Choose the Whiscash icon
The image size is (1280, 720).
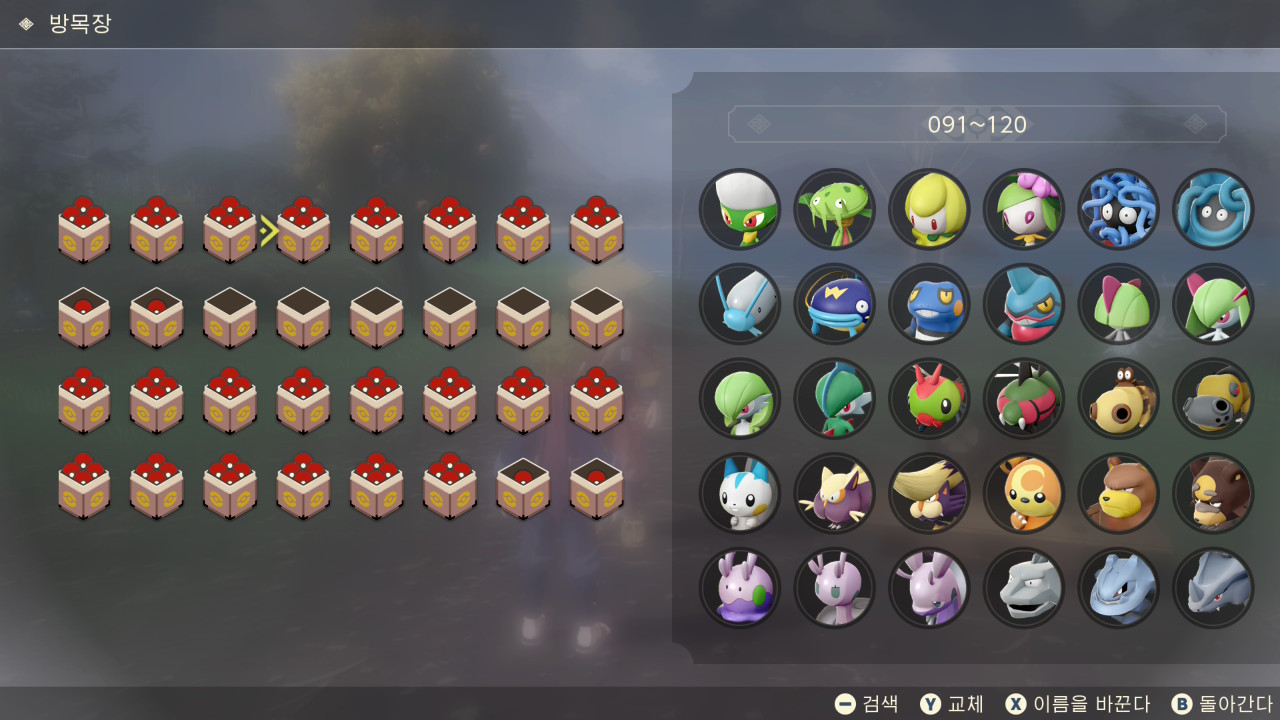point(834,304)
